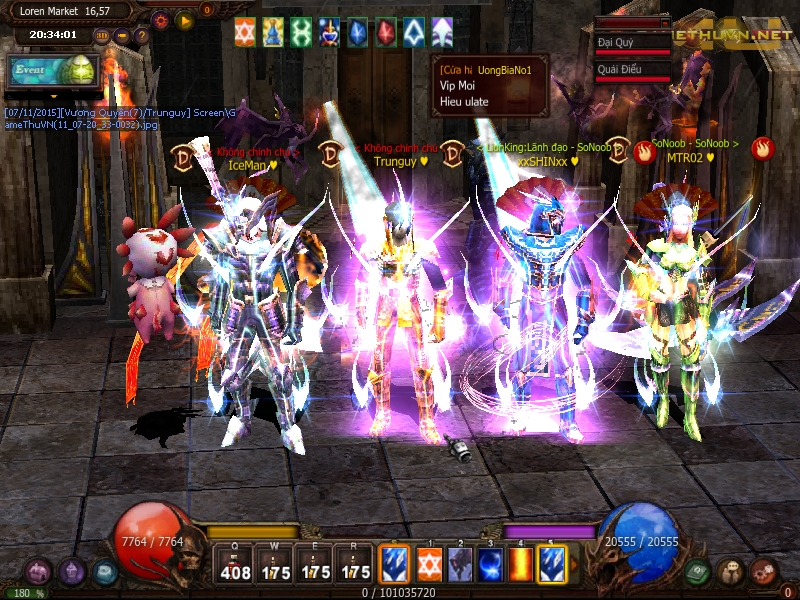Open the question mark help button
Screen dimensions: 800x600
coord(142,36)
